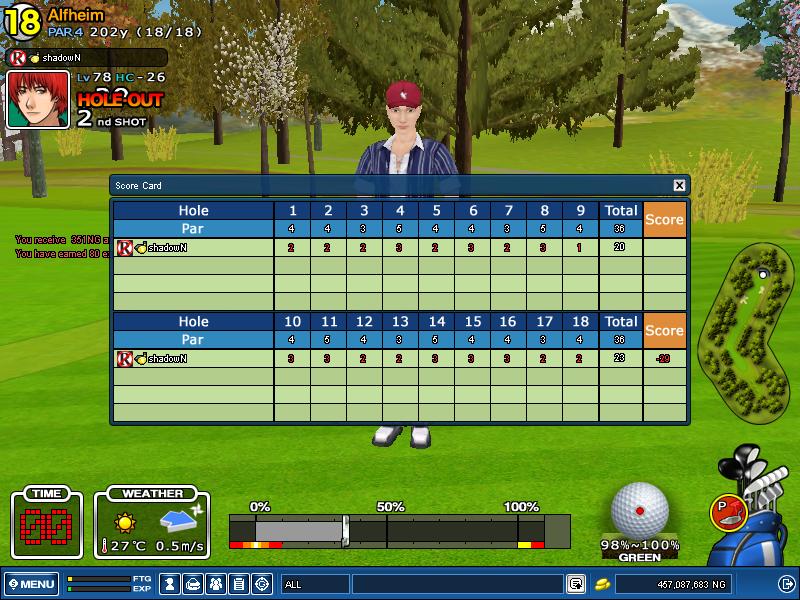Click the target crosshair toolbar icon
The width and height of the screenshot is (800, 600).
click(262, 583)
